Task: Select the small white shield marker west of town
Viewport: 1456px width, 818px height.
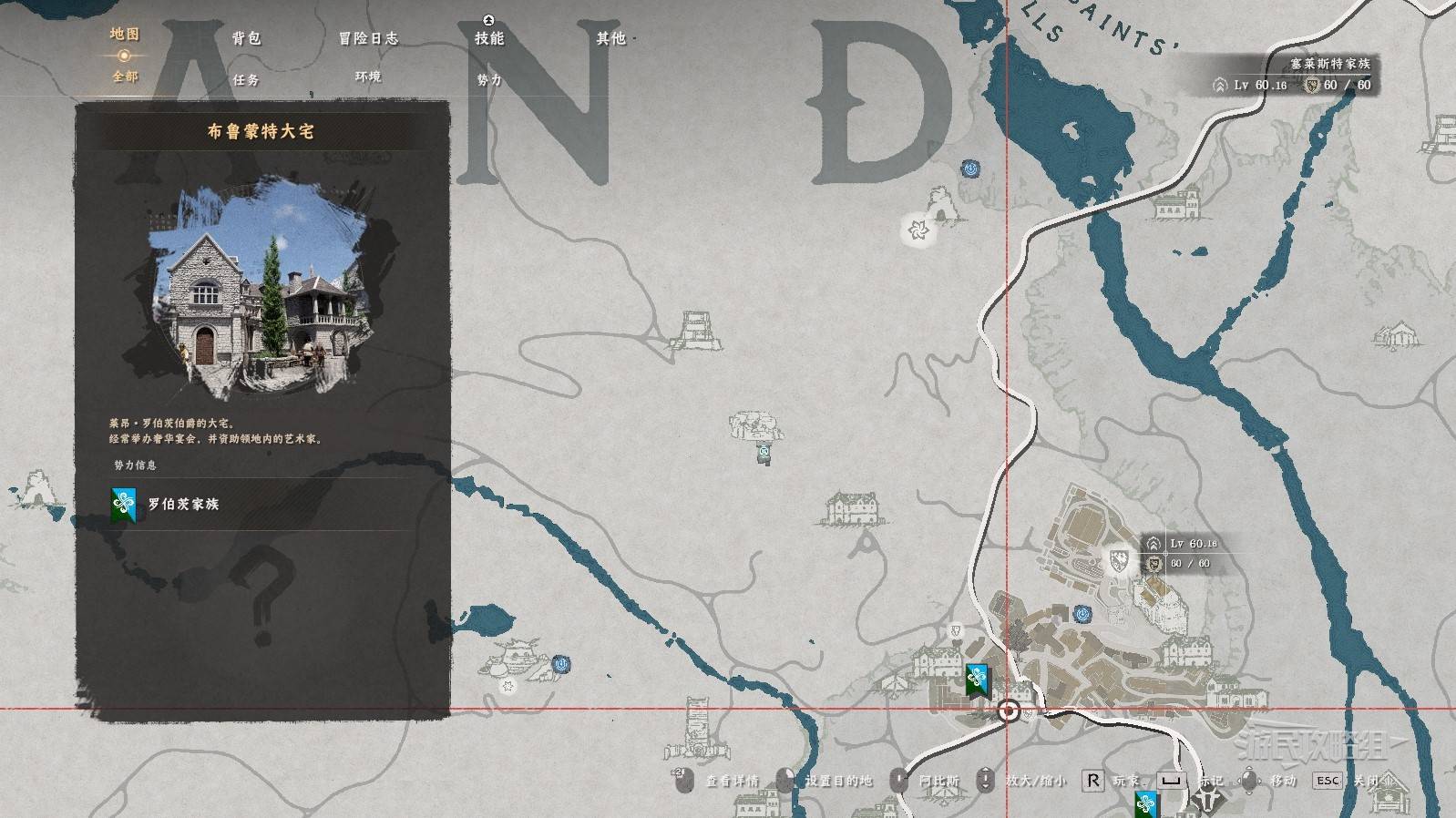Action: tap(956, 630)
